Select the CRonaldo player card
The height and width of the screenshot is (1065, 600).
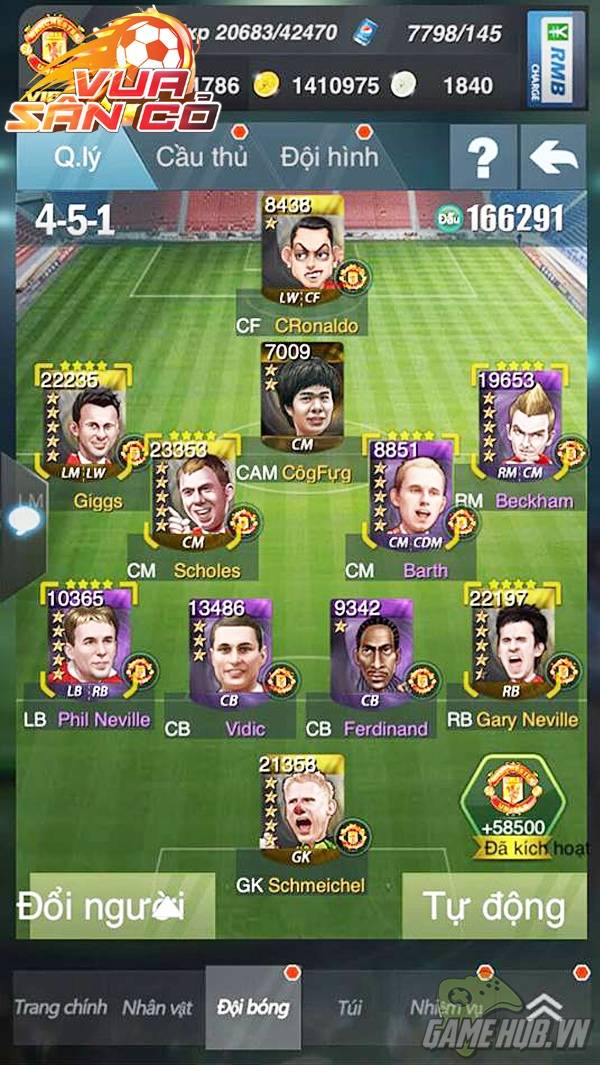(x=303, y=253)
